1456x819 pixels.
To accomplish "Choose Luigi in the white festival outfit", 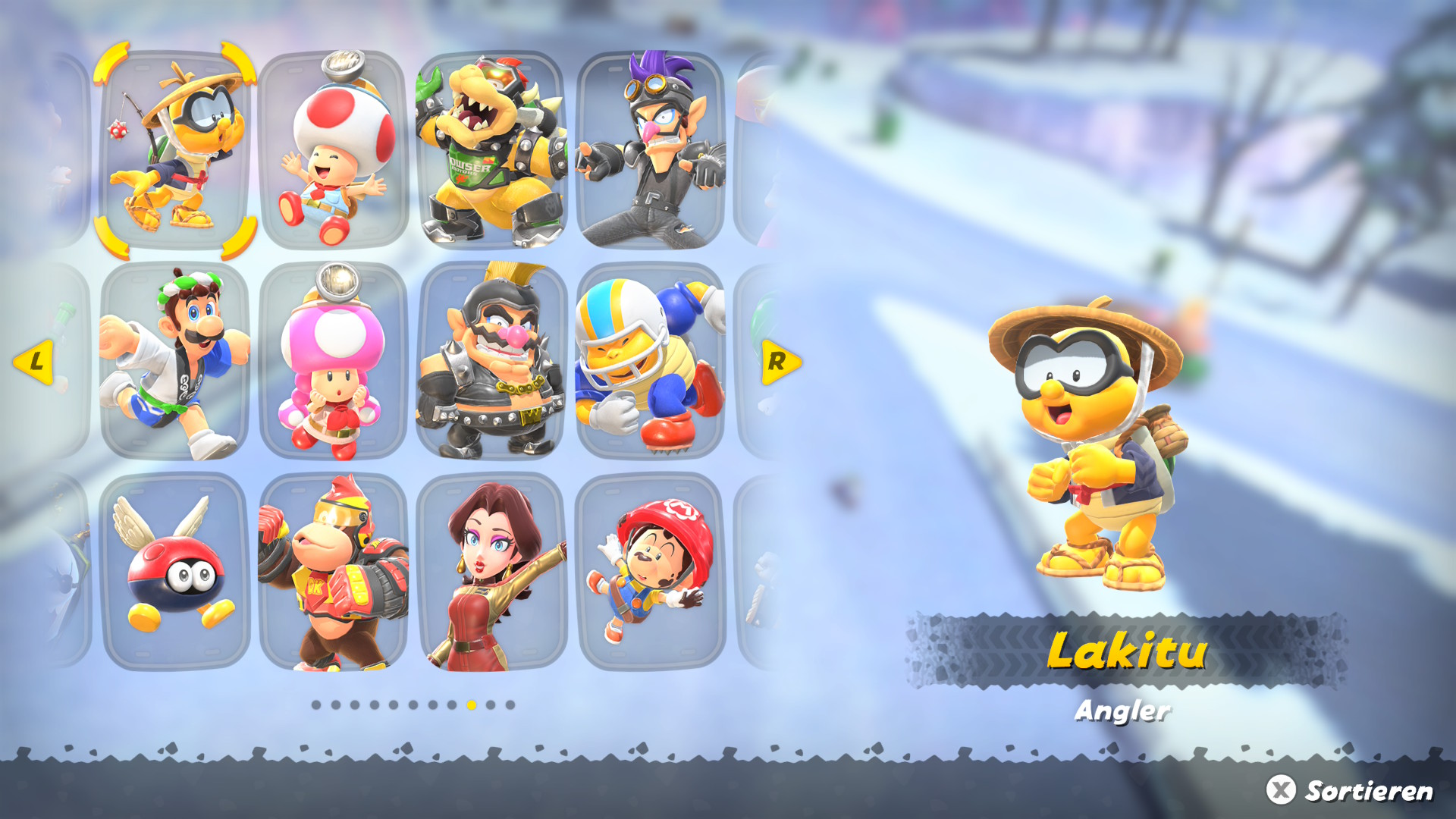I will (x=175, y=362).
